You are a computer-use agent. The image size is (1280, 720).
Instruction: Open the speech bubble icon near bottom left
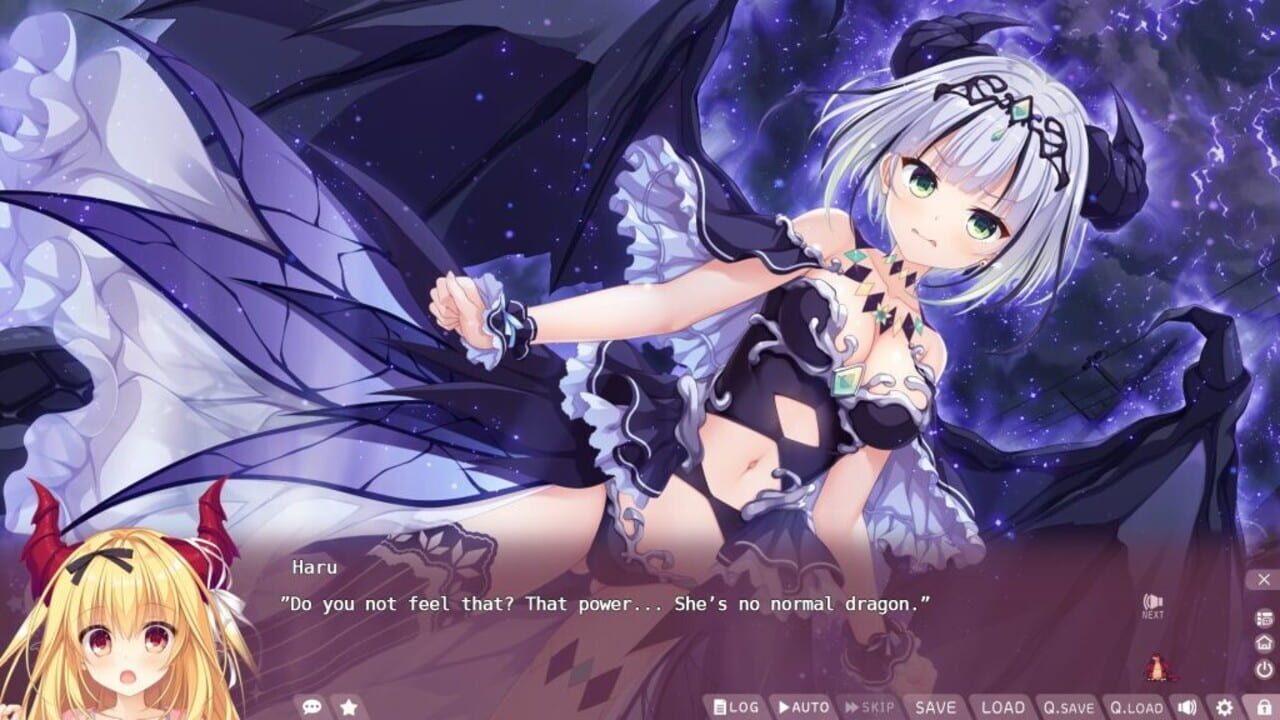[x=313, y=705]
